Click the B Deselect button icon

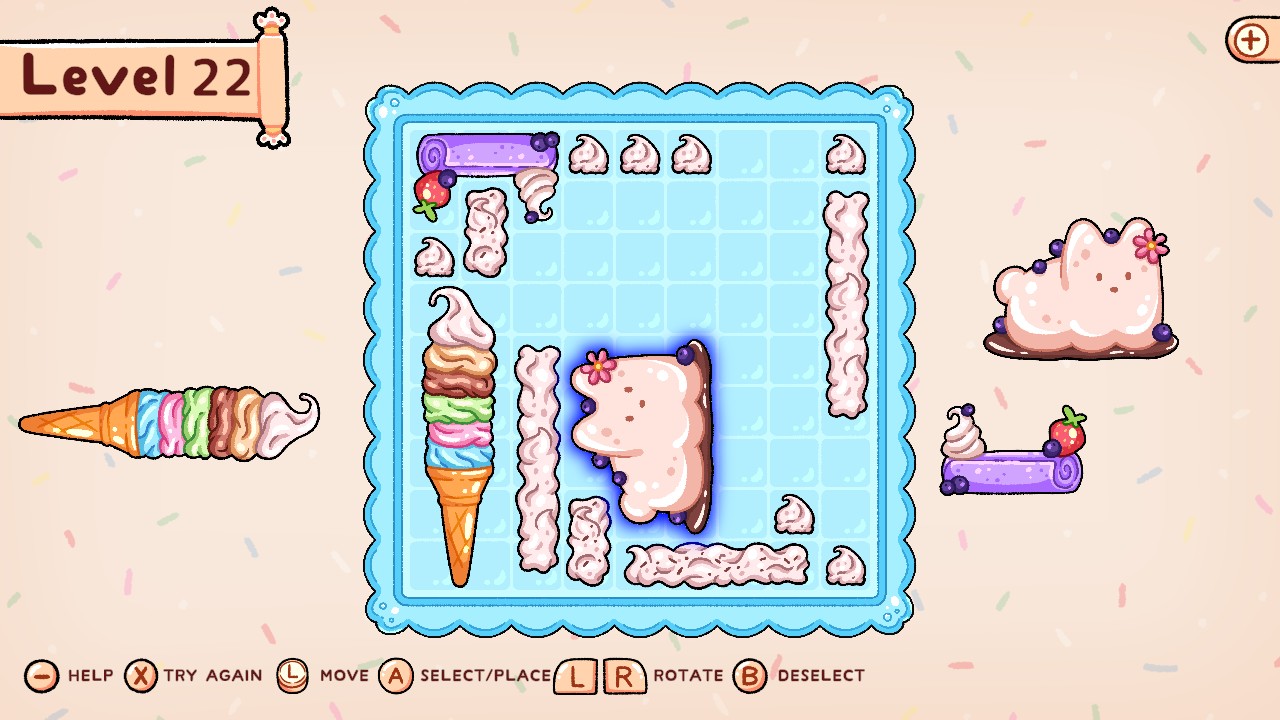click(x=750, y=676)
